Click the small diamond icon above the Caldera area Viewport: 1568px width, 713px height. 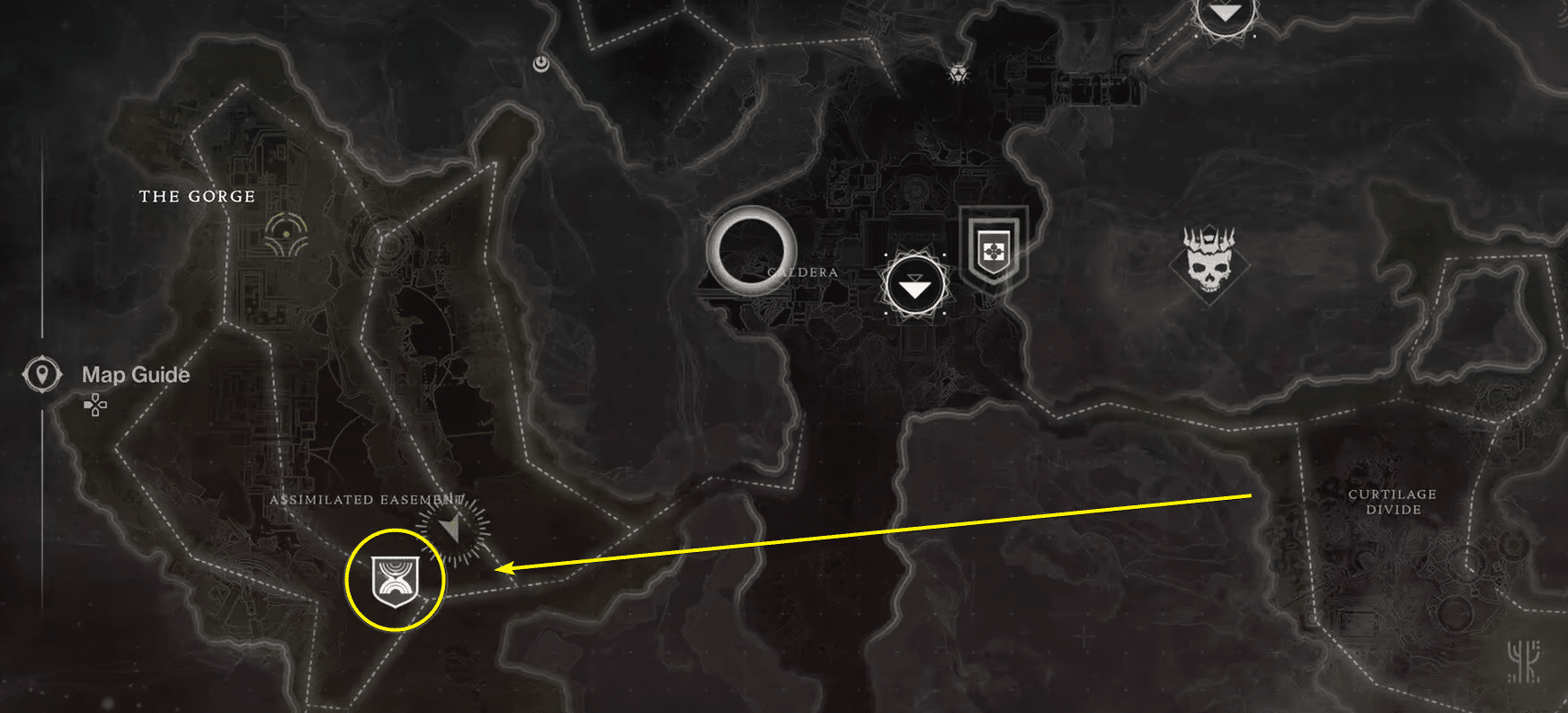(957, 74)
